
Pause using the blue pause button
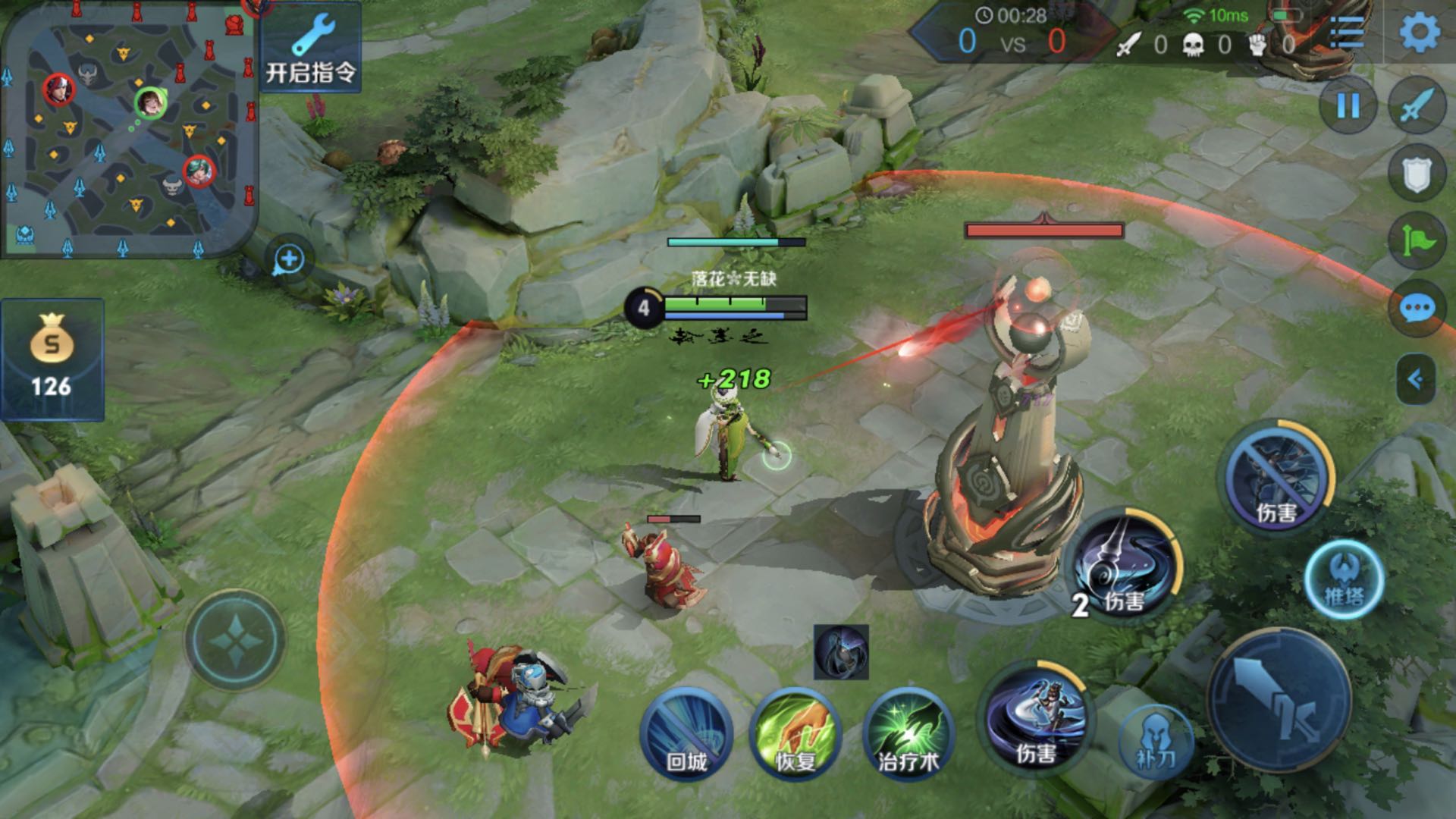tap(1348, 105)
